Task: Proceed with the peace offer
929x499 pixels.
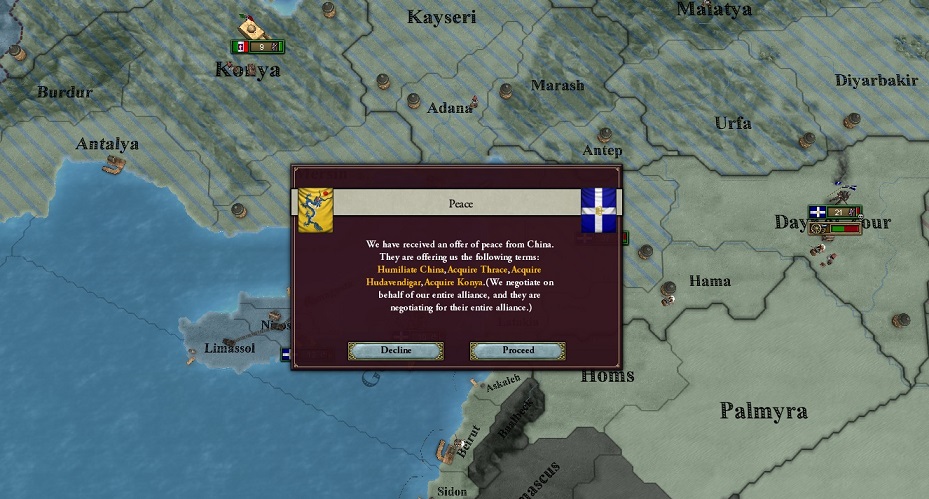Action: pos(517,350)
